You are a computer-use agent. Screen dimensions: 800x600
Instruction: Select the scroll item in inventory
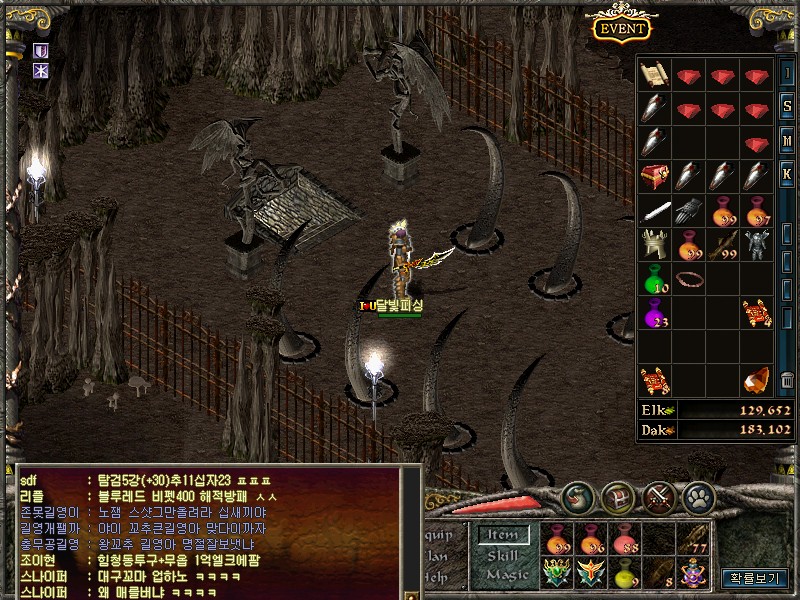tap(655, 77)
